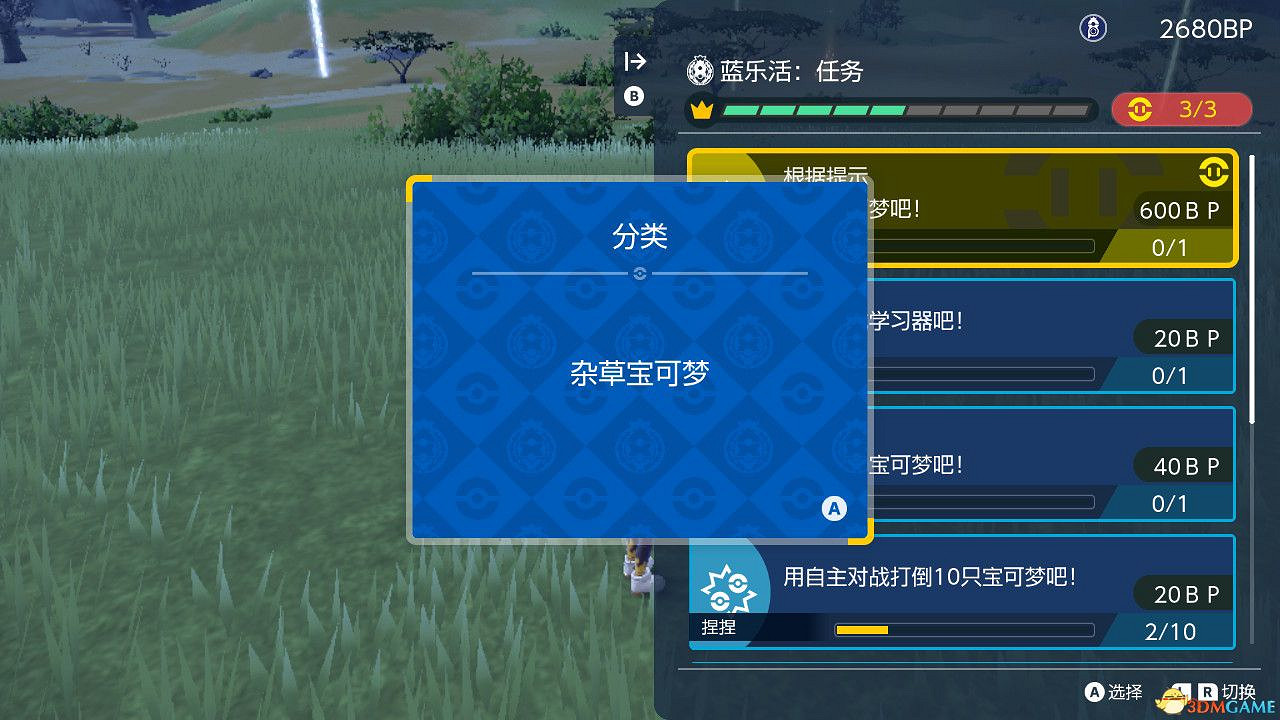
Task: Click the crown icon before the progress bar
Action: 700,110
